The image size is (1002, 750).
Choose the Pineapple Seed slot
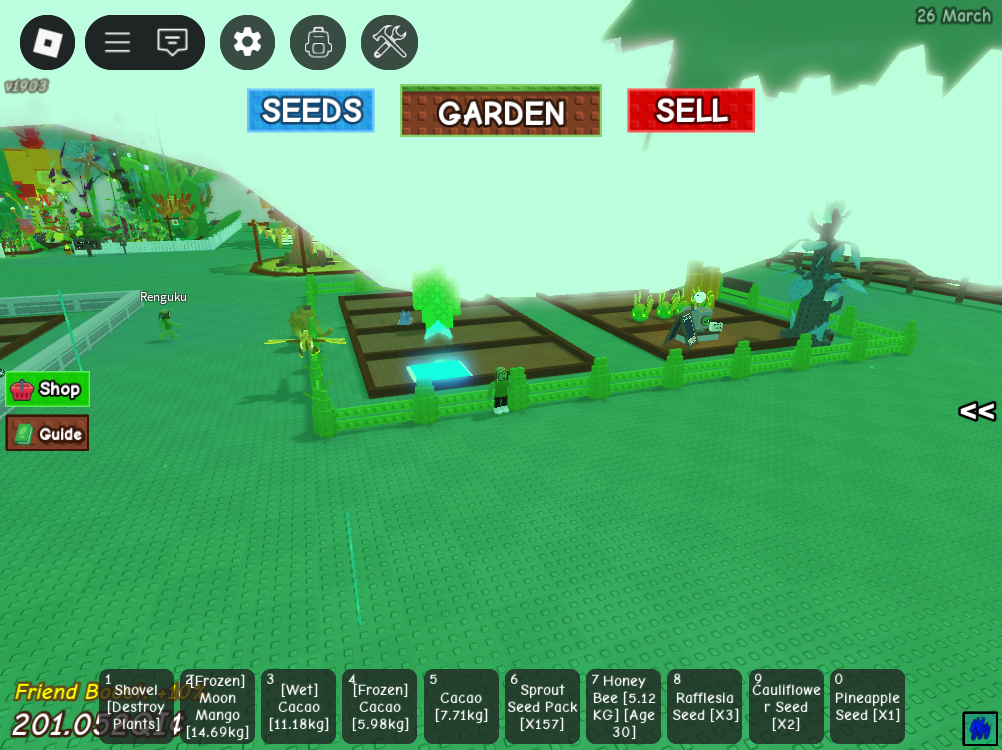coord(867,707)
